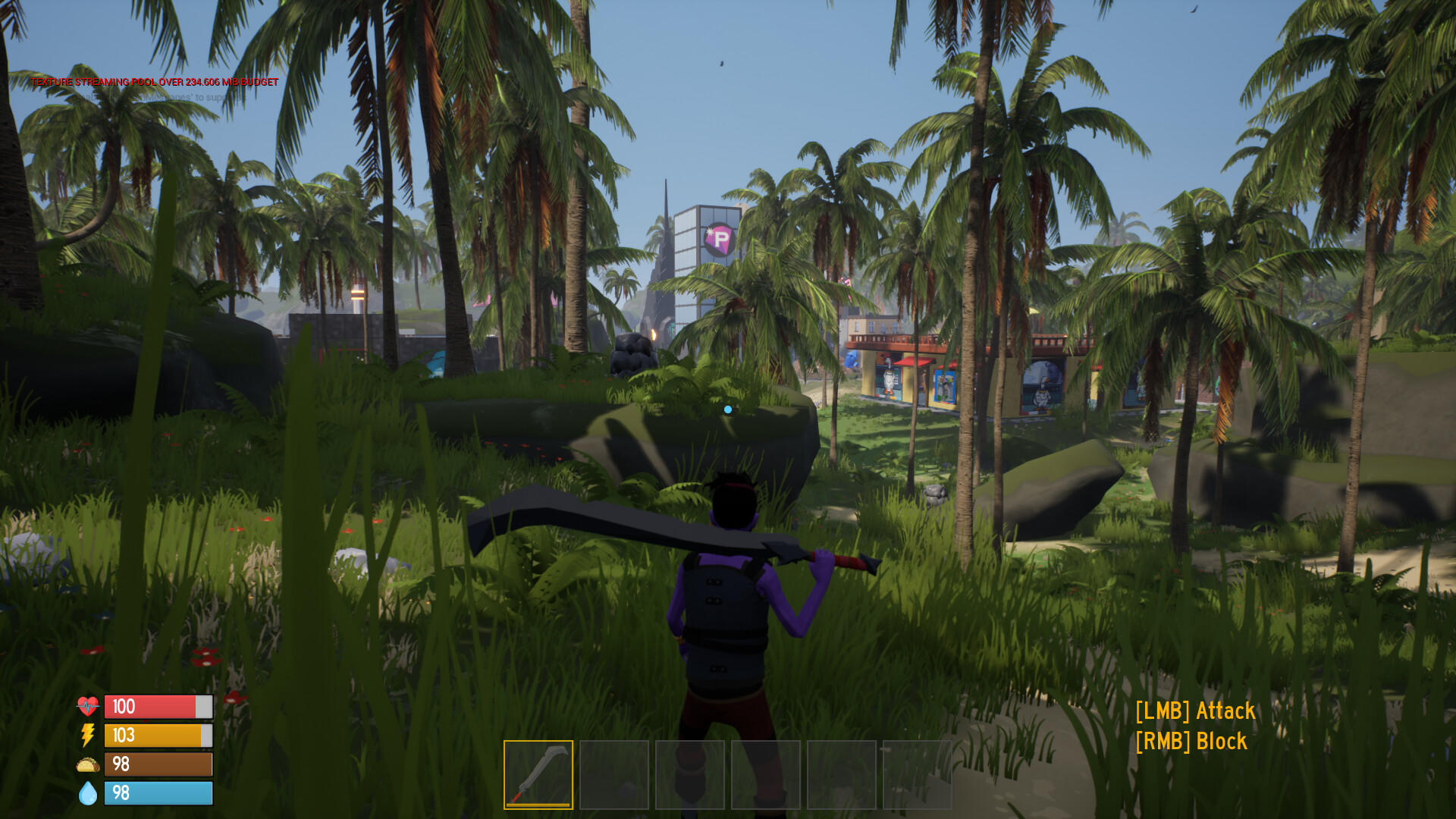This screenshot has height=819, width=1456.
Task: Click the [RMB] Block prompt text
Action: click(x=1191, y=741)
